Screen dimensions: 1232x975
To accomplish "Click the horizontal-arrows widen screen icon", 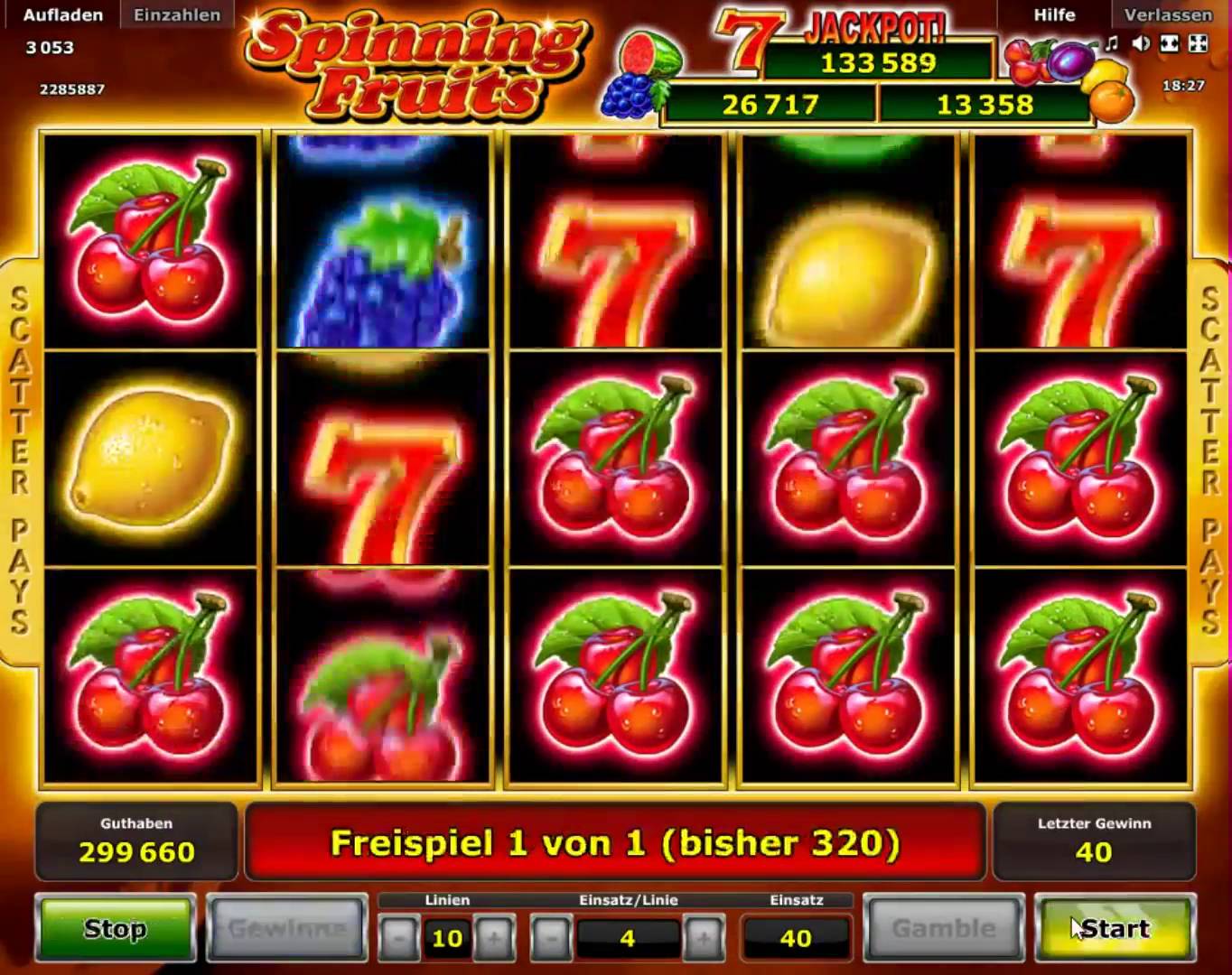I will click(x=1170, y=43).
